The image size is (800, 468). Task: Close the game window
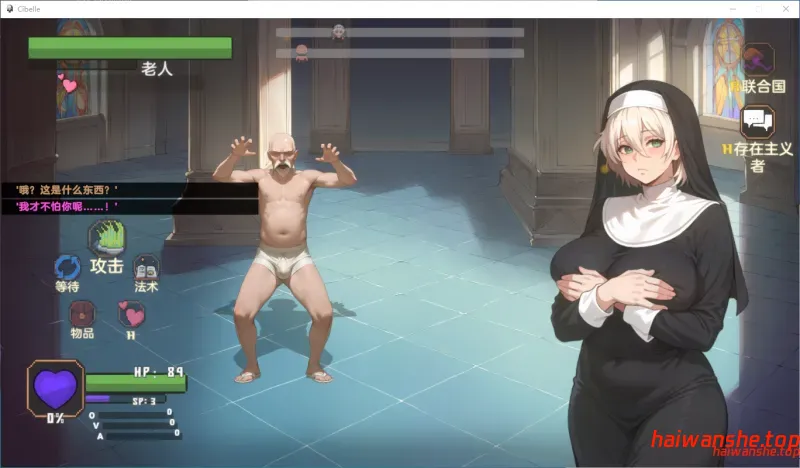tap(785, 8)
